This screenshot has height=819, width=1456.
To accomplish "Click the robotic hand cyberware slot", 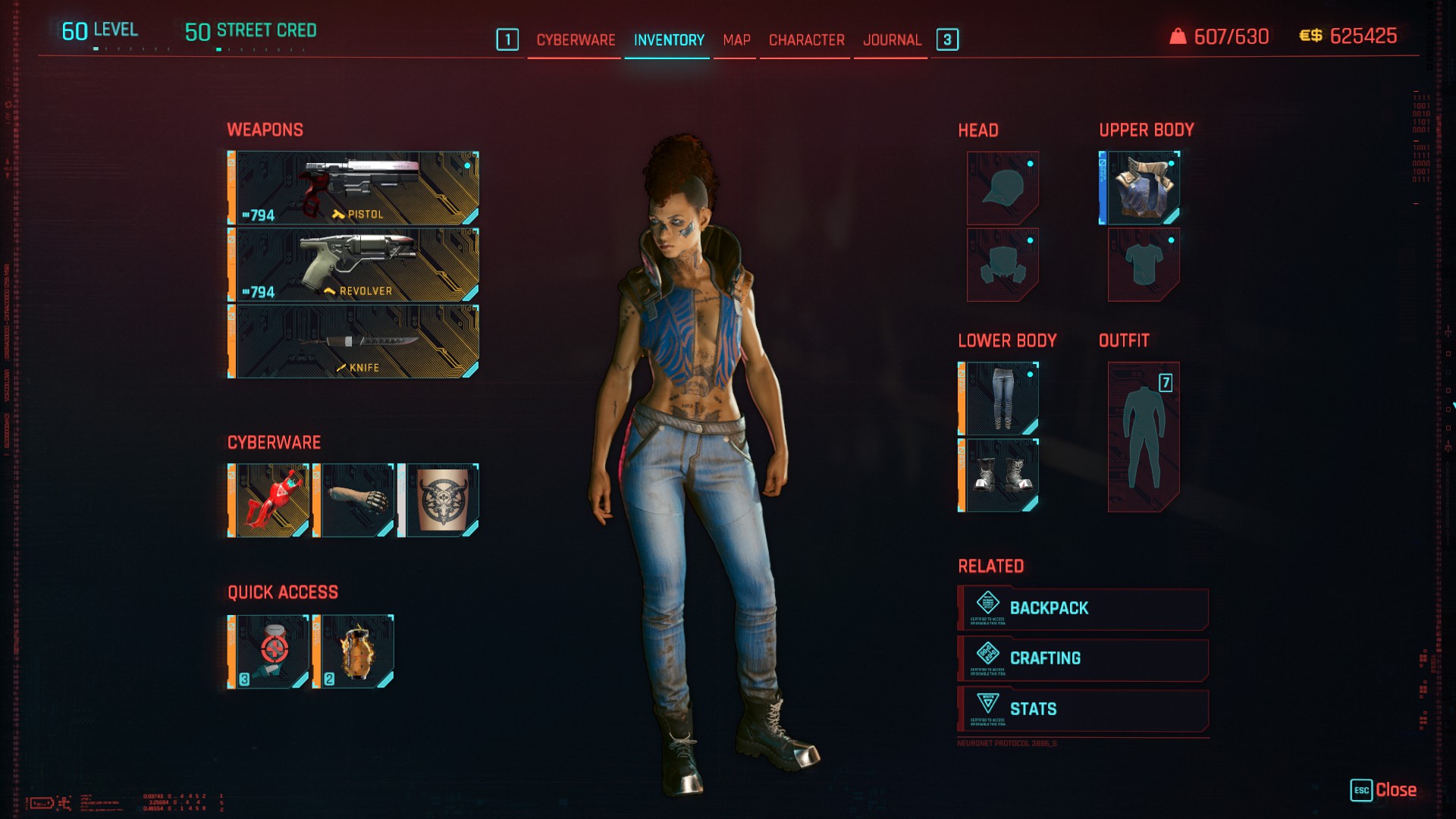I will (x=354, y=500).
